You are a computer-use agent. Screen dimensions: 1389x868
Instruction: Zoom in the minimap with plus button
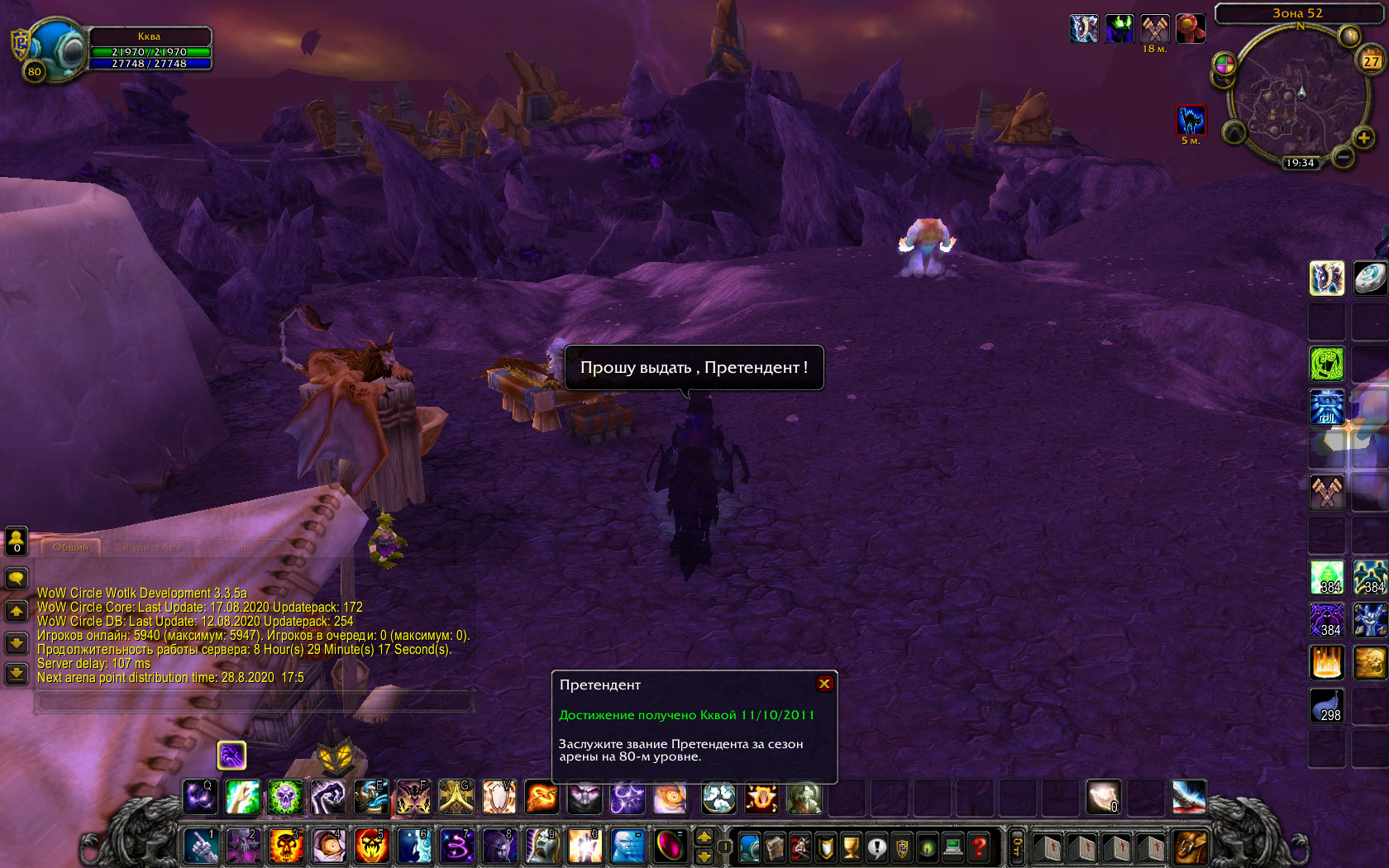point(1364,137)
